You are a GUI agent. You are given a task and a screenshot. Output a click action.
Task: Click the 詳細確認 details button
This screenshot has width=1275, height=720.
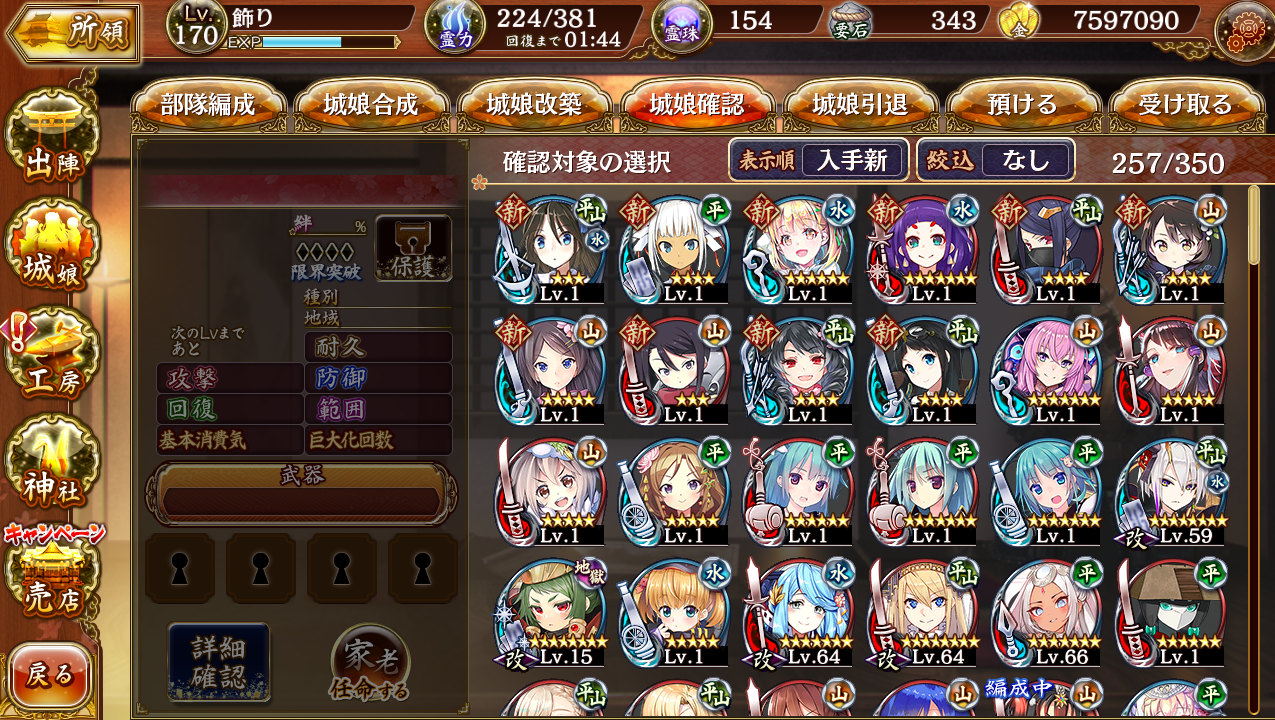[x=219, y=660]
